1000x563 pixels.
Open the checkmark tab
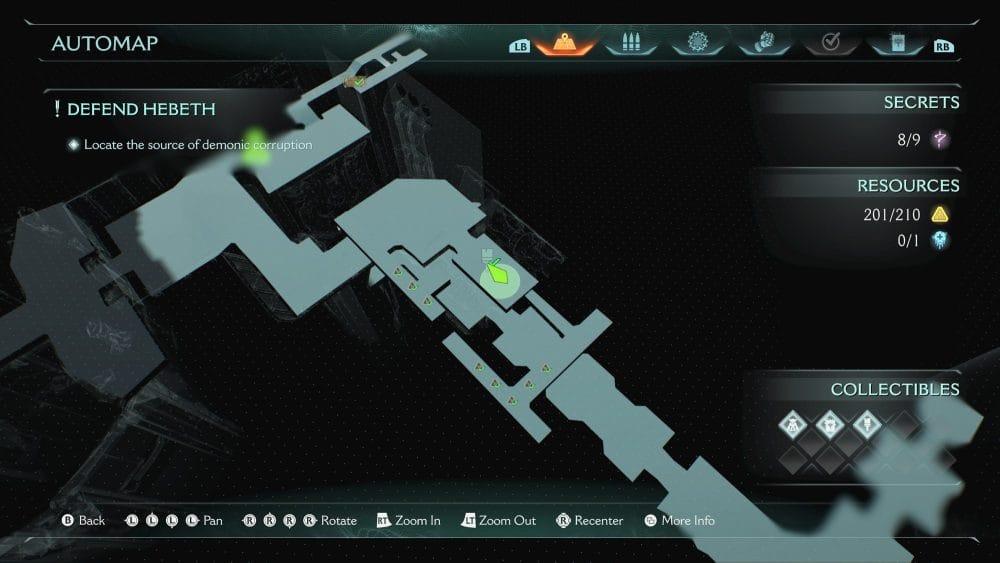click(x=829, y=43)
